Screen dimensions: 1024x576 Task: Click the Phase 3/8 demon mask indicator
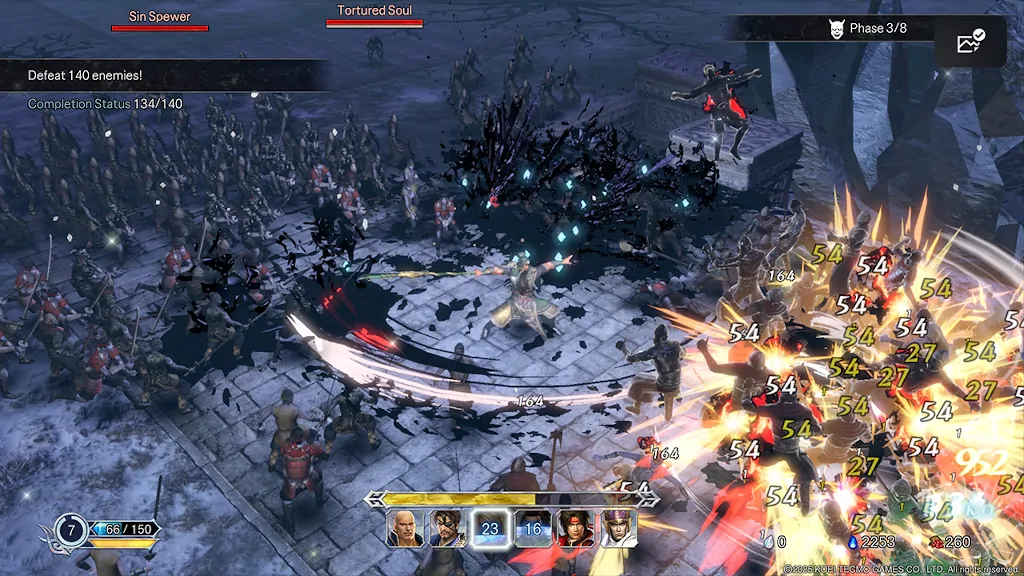pos(837,29)
